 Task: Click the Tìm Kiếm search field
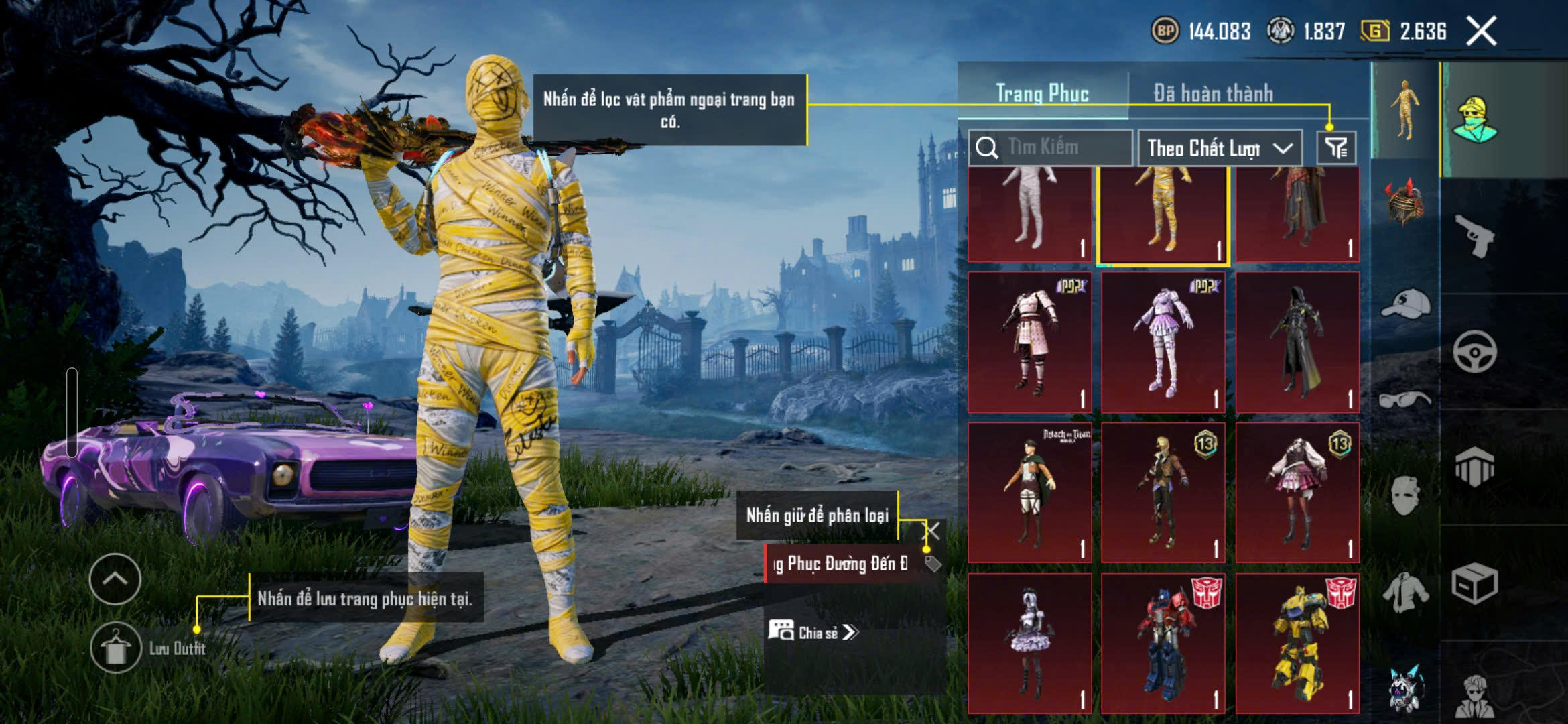(1059, 147)
